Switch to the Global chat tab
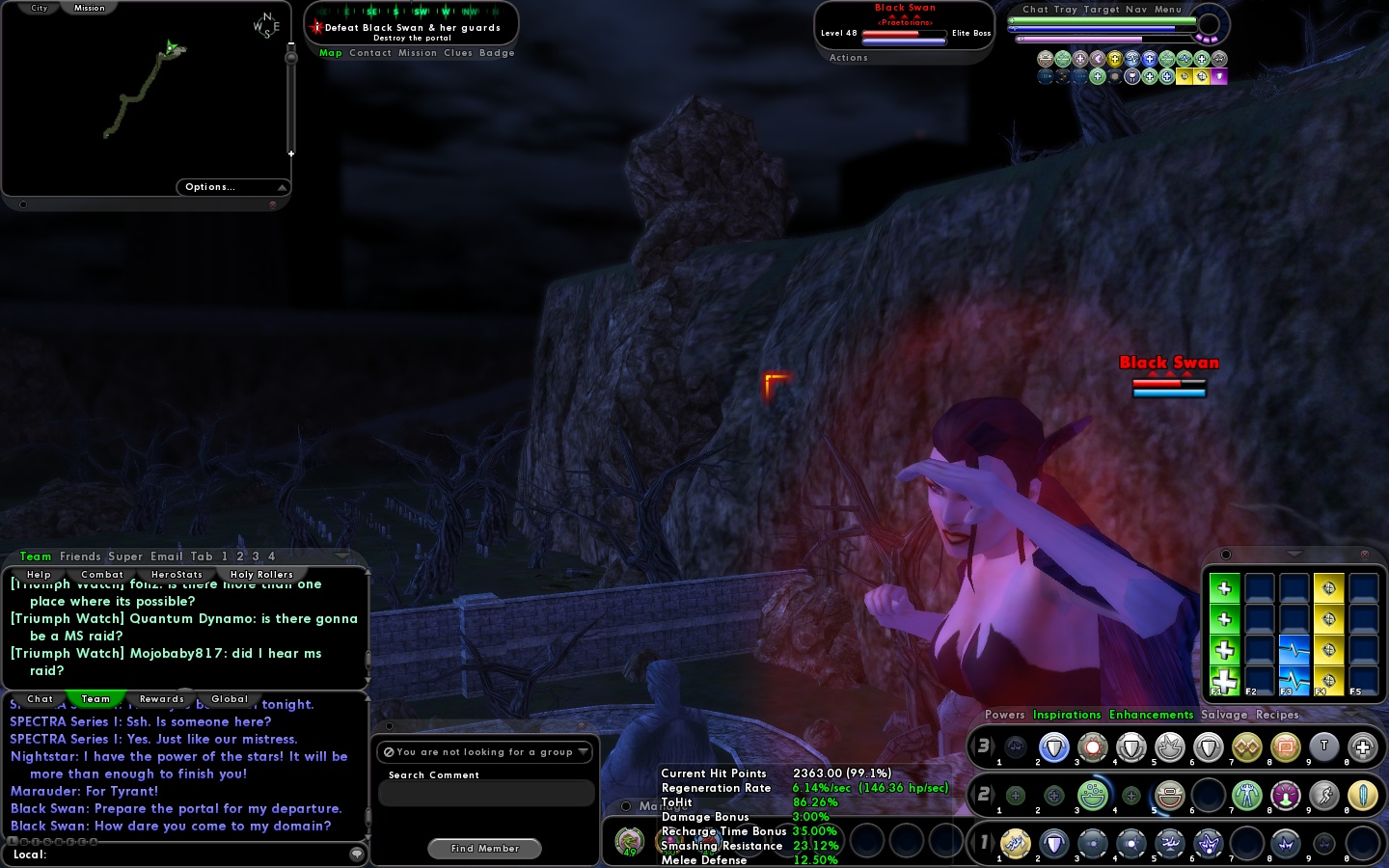The height and width of the screenshot is (868, 1389). (x=230, y=699)
